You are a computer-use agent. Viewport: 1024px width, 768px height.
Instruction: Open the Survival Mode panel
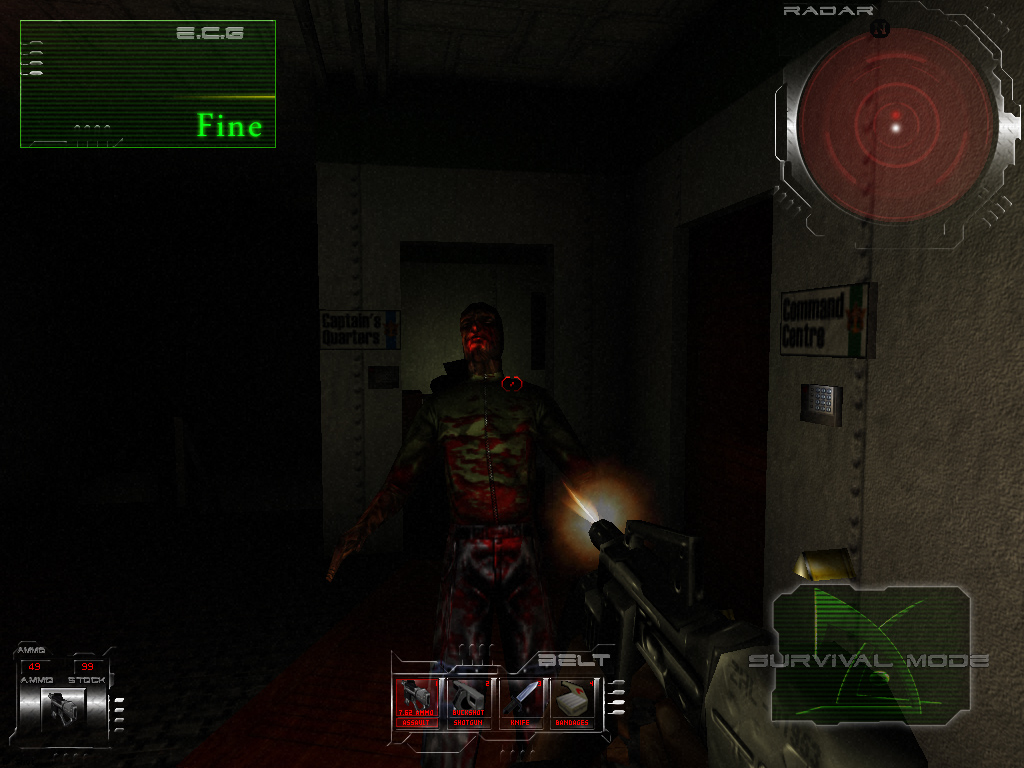(x=870, y=656)
